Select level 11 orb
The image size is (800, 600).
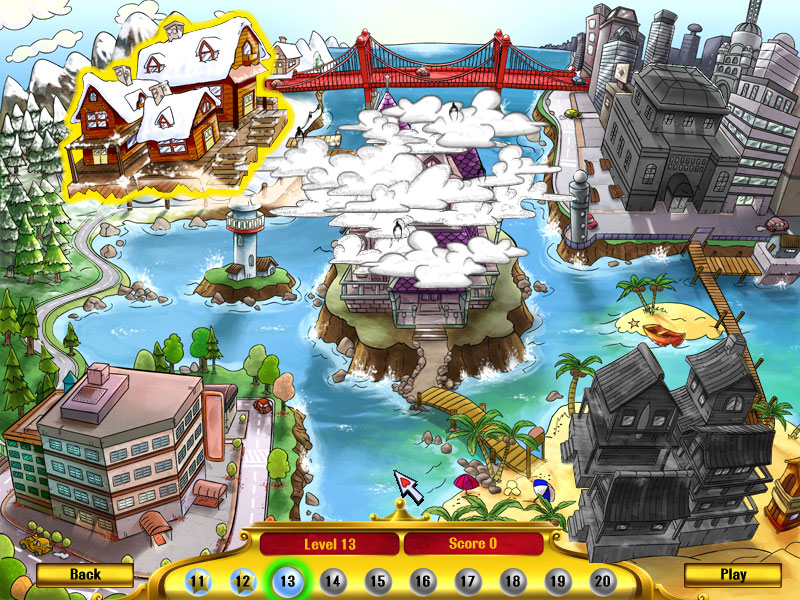pyautogui.click(x=198, y=581)
